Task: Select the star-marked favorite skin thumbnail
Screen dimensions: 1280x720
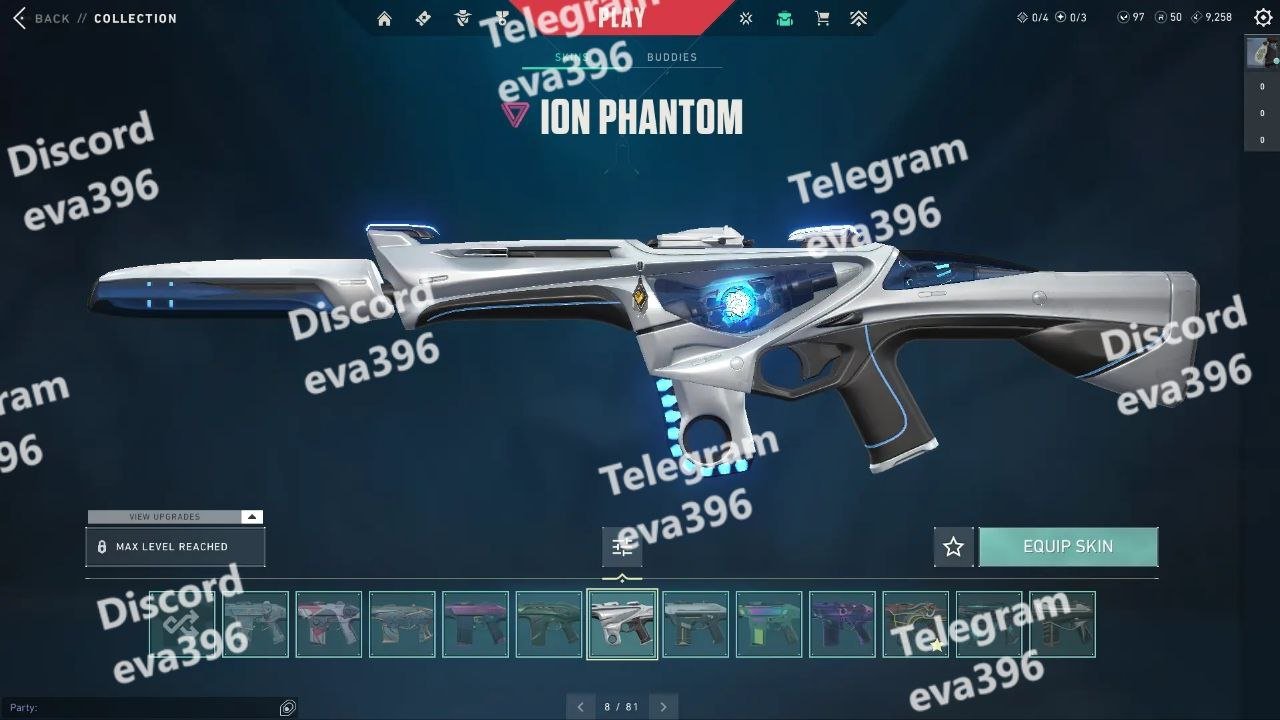Action: pos(915,624)
